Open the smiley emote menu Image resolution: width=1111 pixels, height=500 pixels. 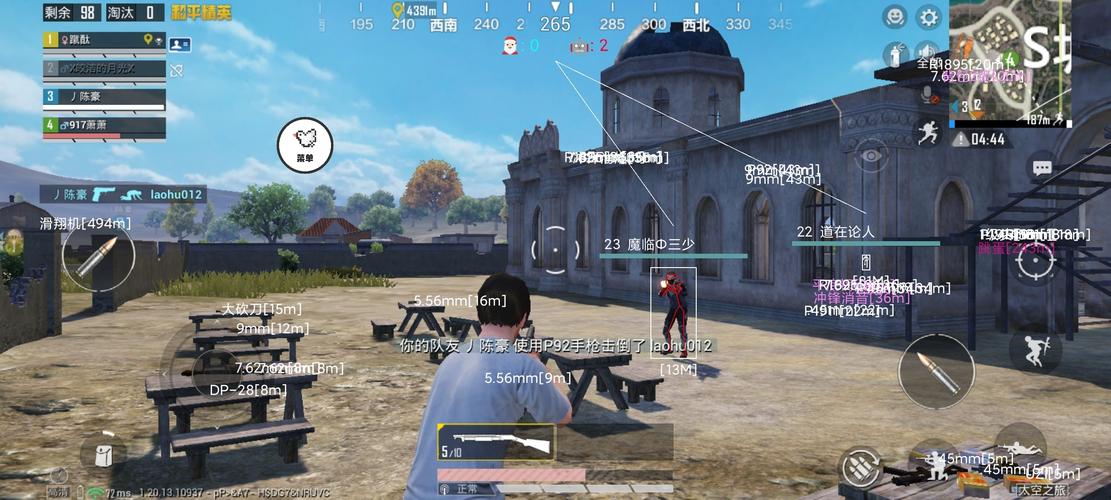[894, 17]
